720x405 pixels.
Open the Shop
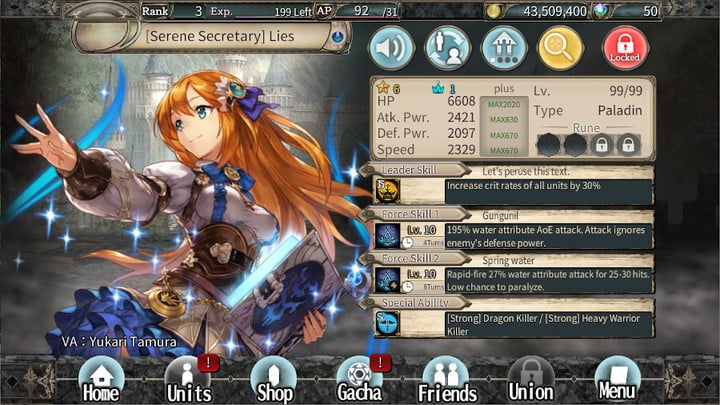click(x=274, y=379)
